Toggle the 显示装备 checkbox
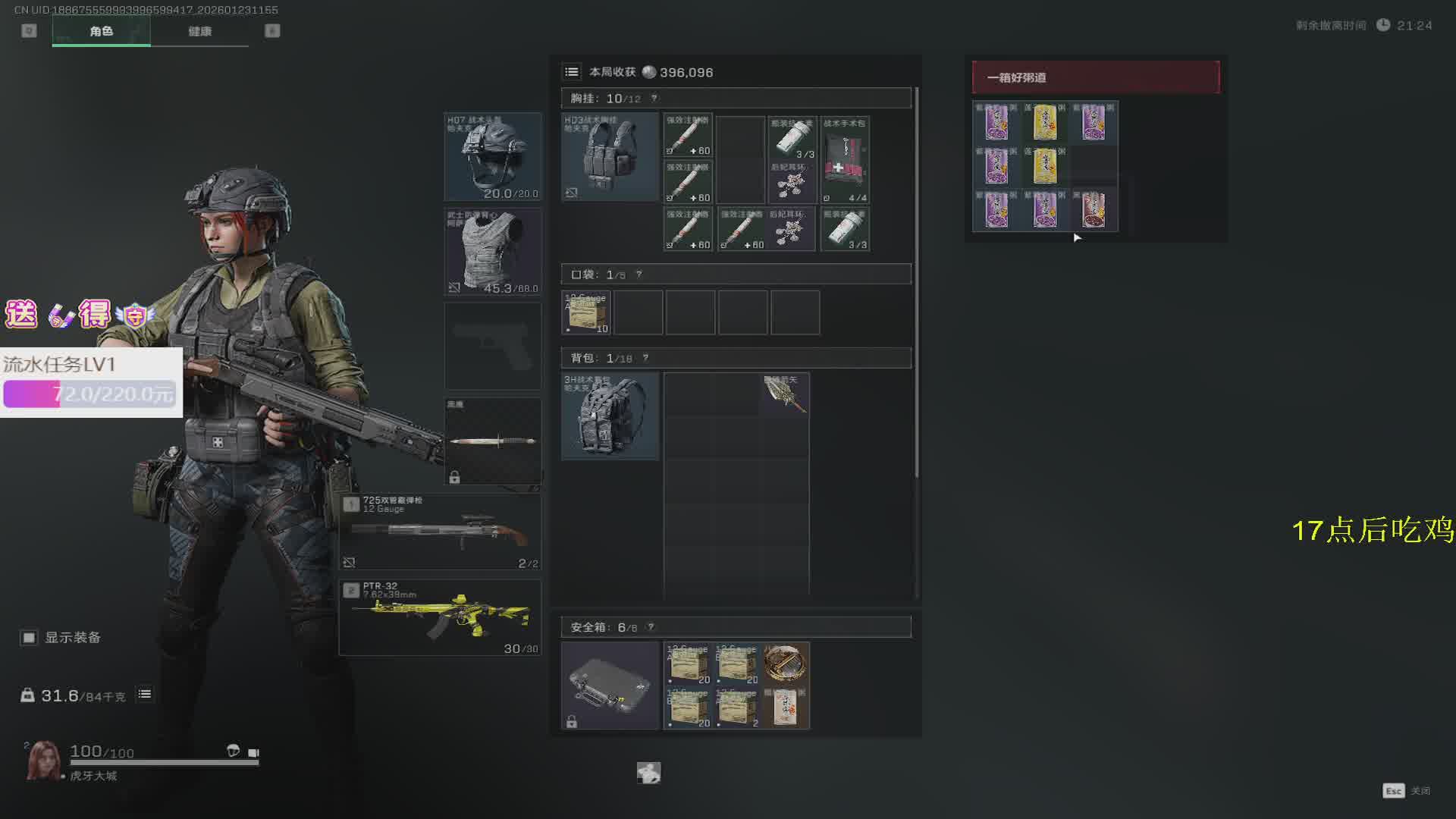This screenshot has height=819, width=1456. point(29,638)
